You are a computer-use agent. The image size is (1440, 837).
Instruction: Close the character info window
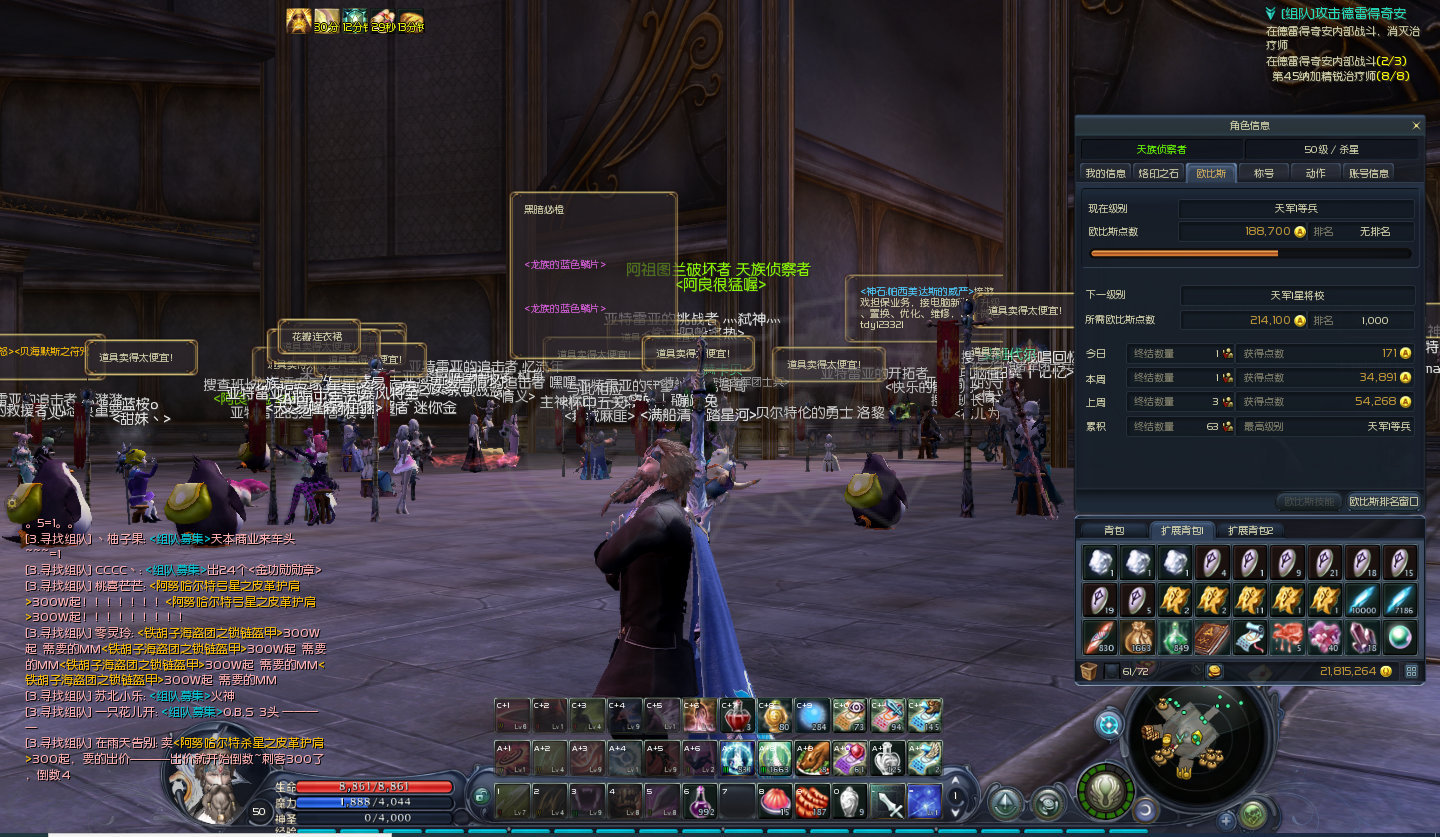1416,126
